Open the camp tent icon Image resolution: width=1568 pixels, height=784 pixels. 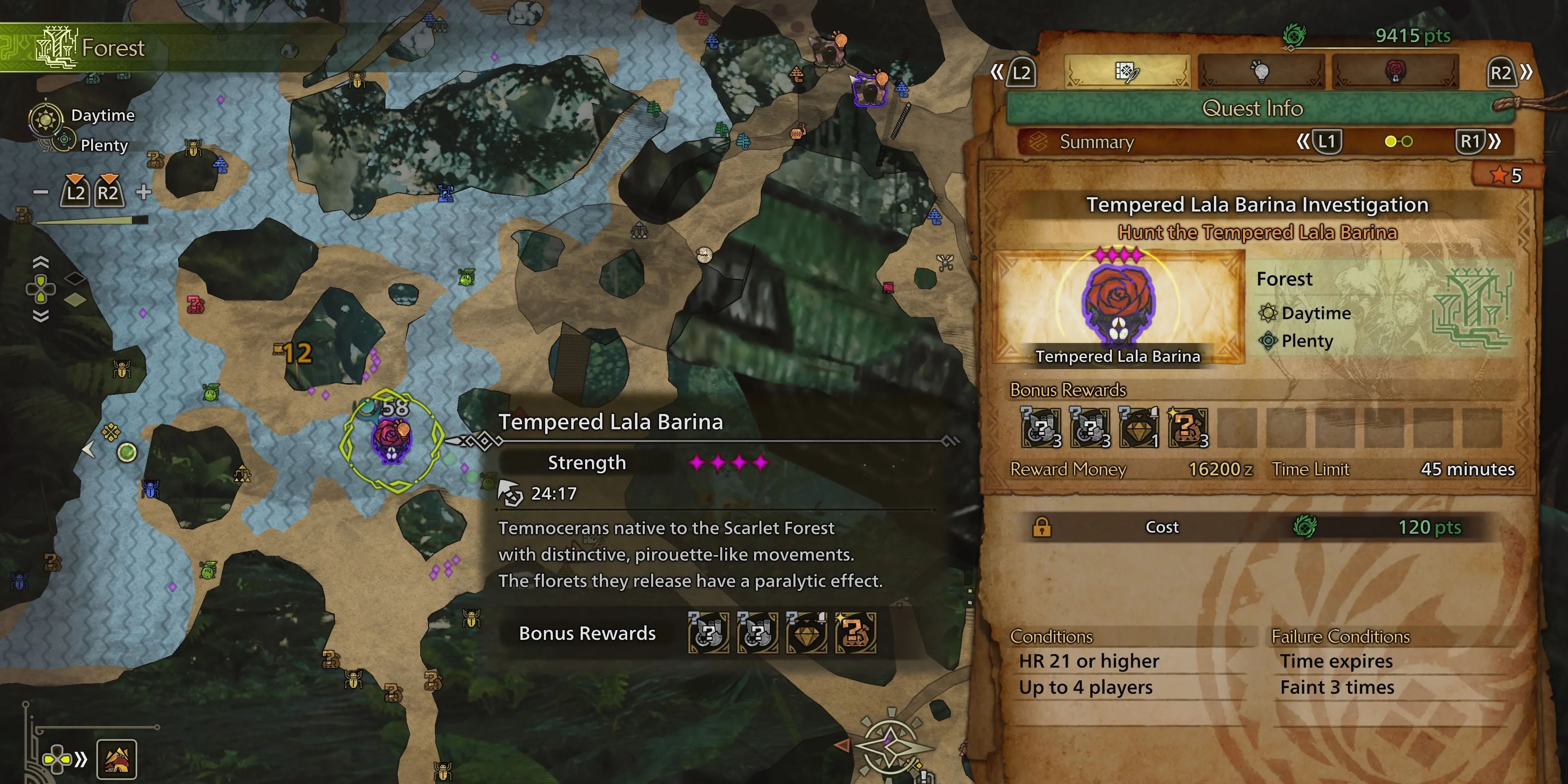[116, 759]
